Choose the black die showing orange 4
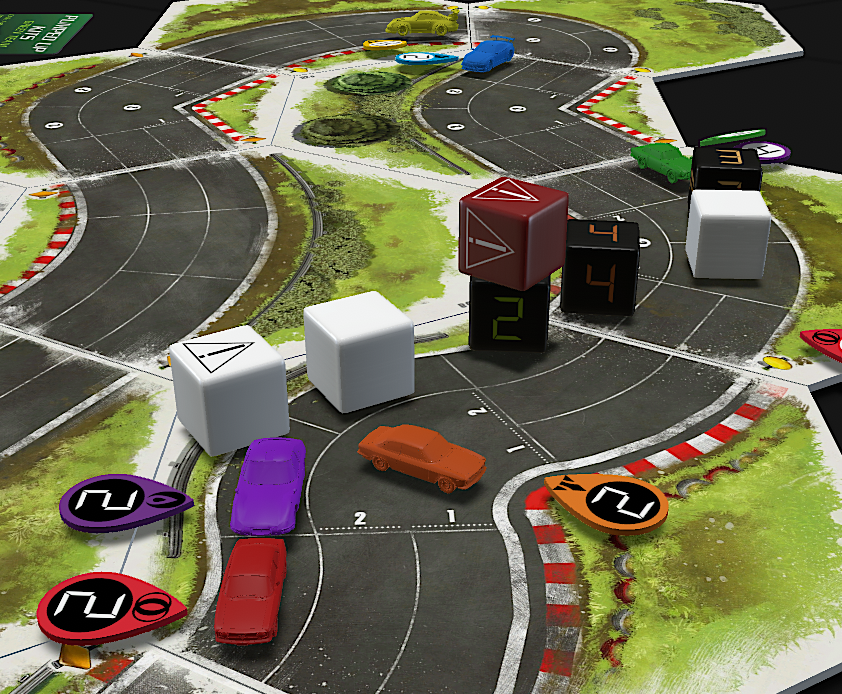Screen dimensions: 842x694 [x=600, y=266]
